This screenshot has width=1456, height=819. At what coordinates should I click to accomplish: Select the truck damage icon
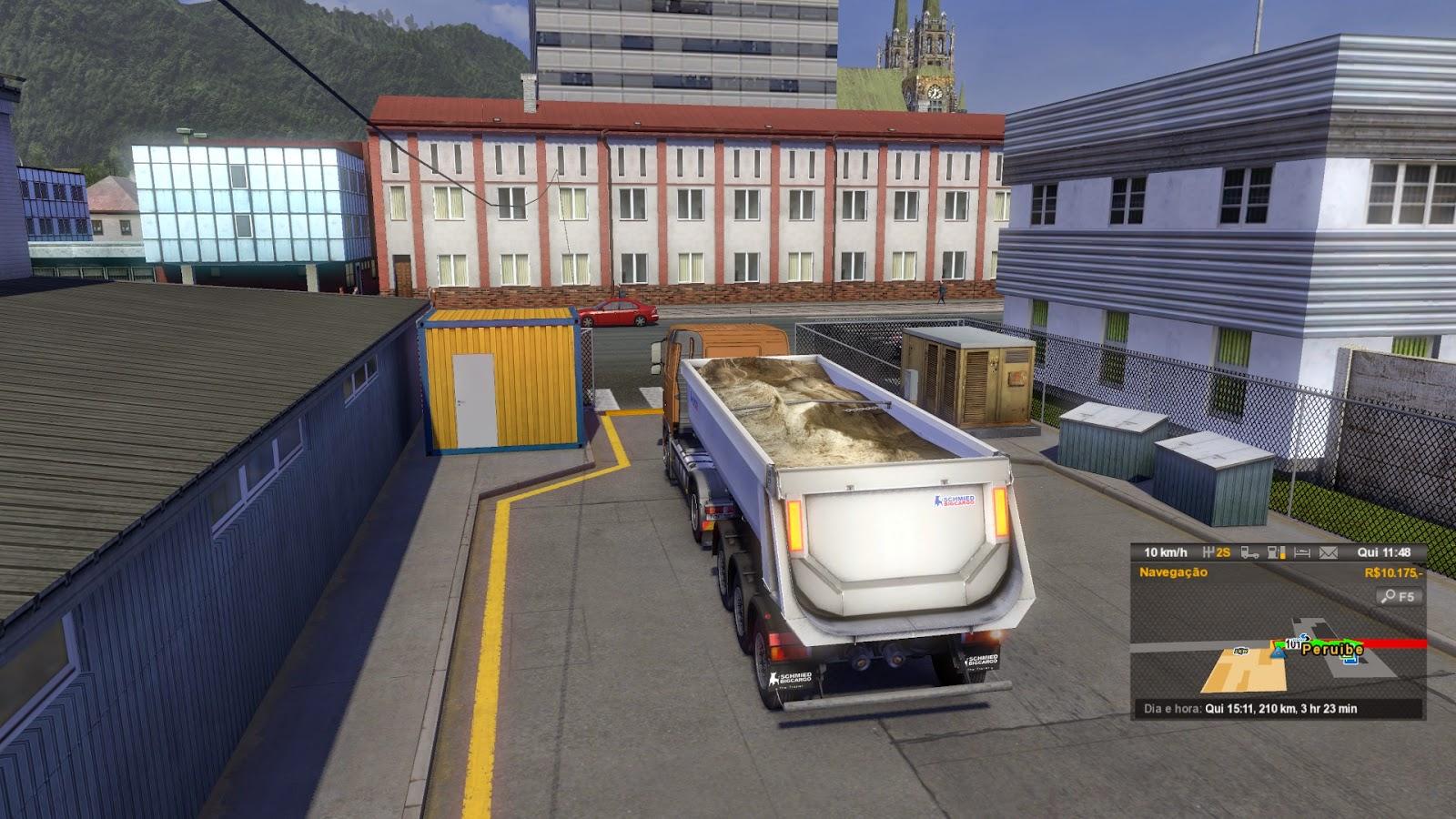(1251, 552)
